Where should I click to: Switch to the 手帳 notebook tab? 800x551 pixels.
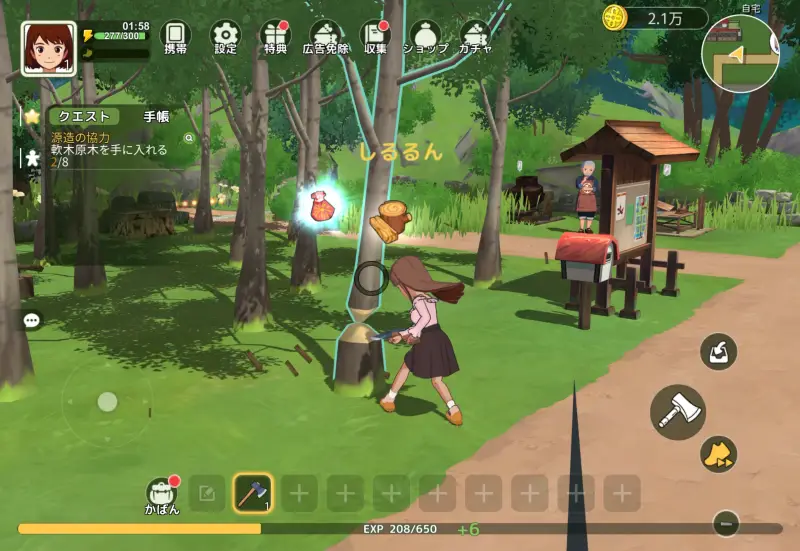tap(156, 117)
